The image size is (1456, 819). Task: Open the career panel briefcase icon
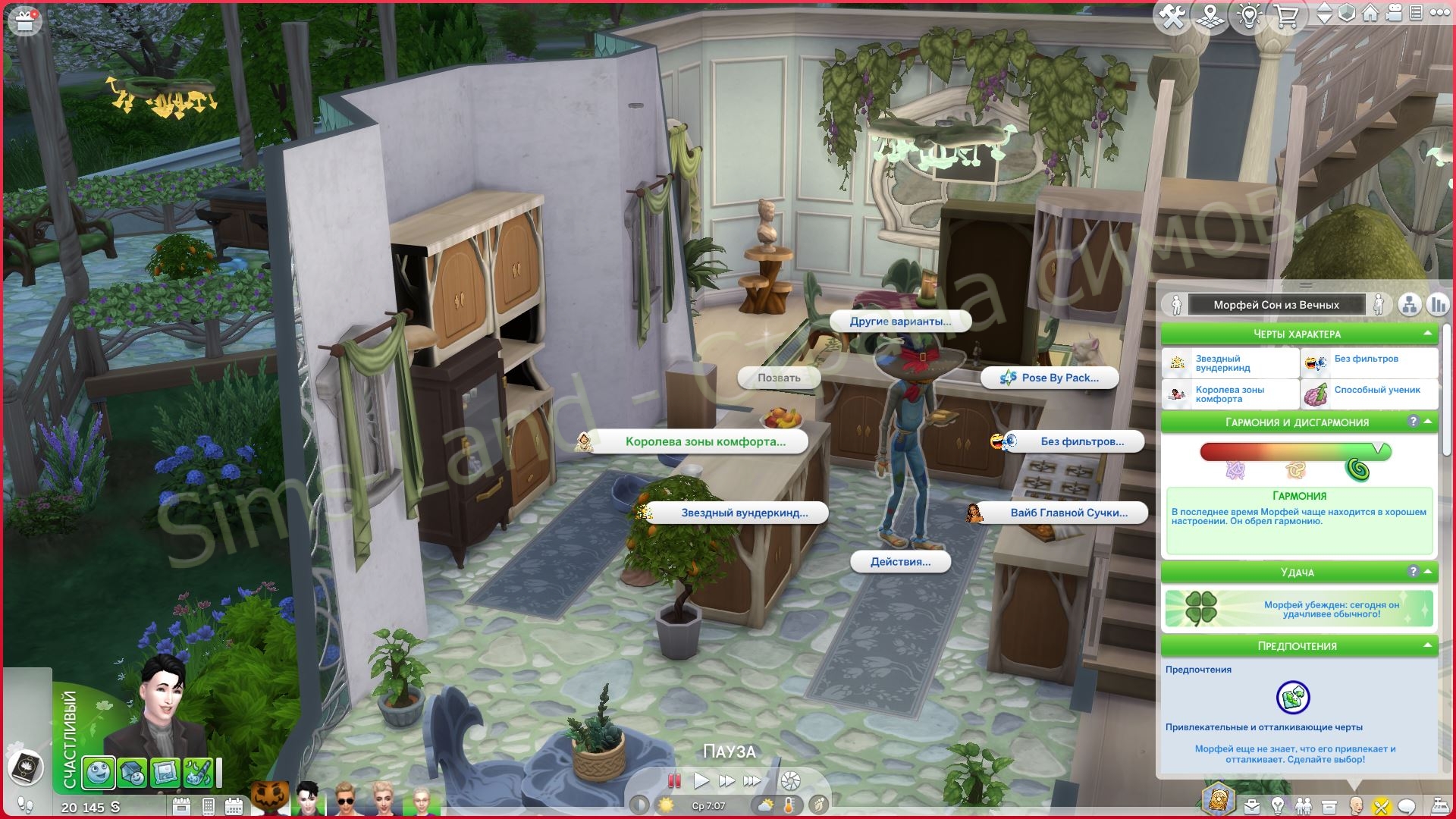tap(1251, 806)
